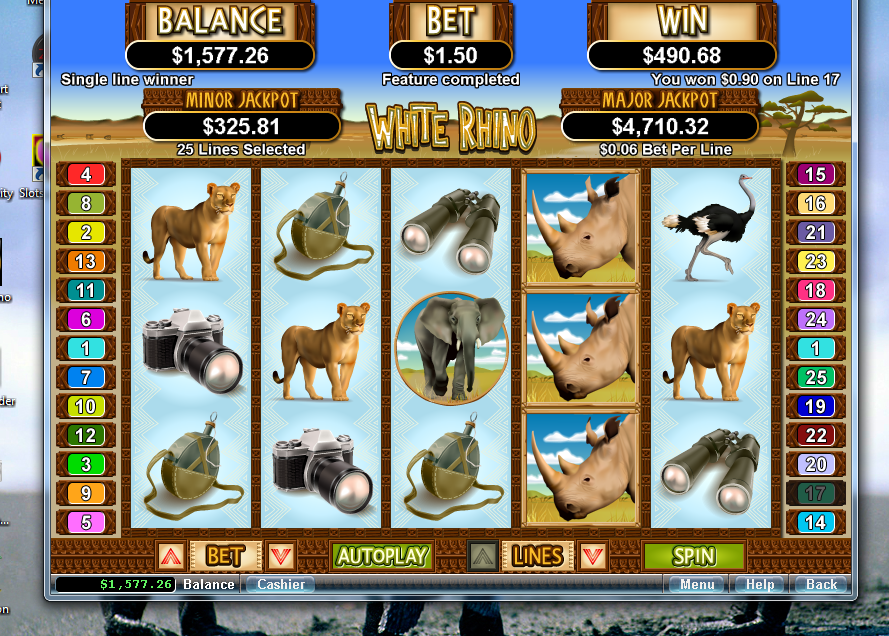Select payline 21 marker
Viewport: 889px width, 636px height.
point(815,233)
